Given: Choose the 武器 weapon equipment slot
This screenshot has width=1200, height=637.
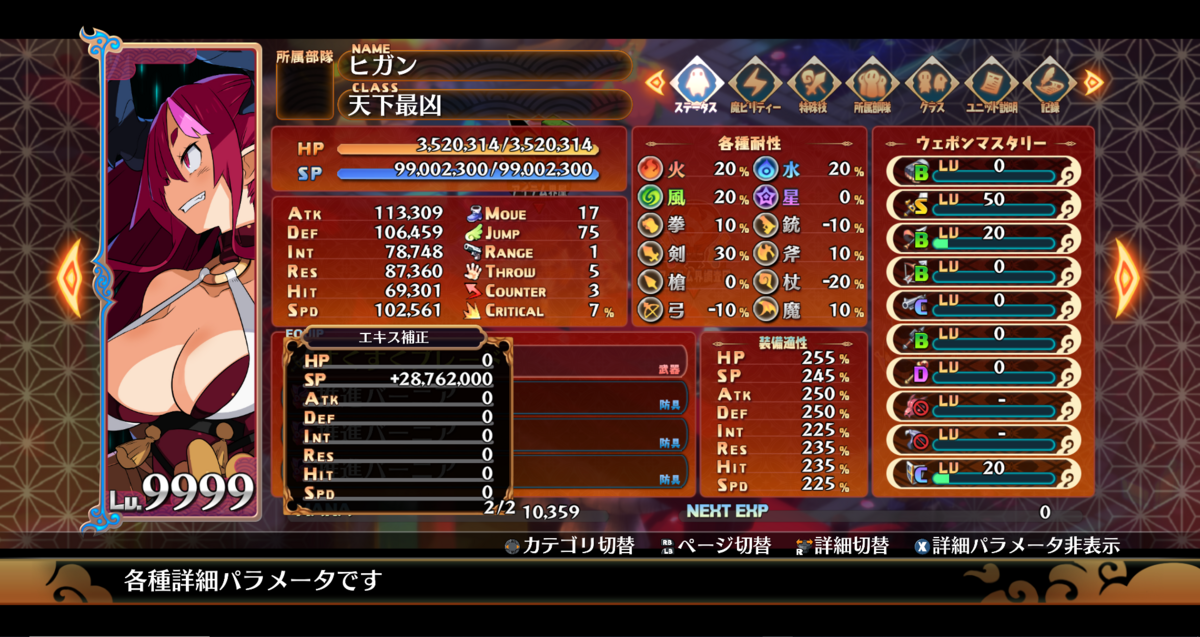Looking at the screenshot, I should tap(600, 362).
